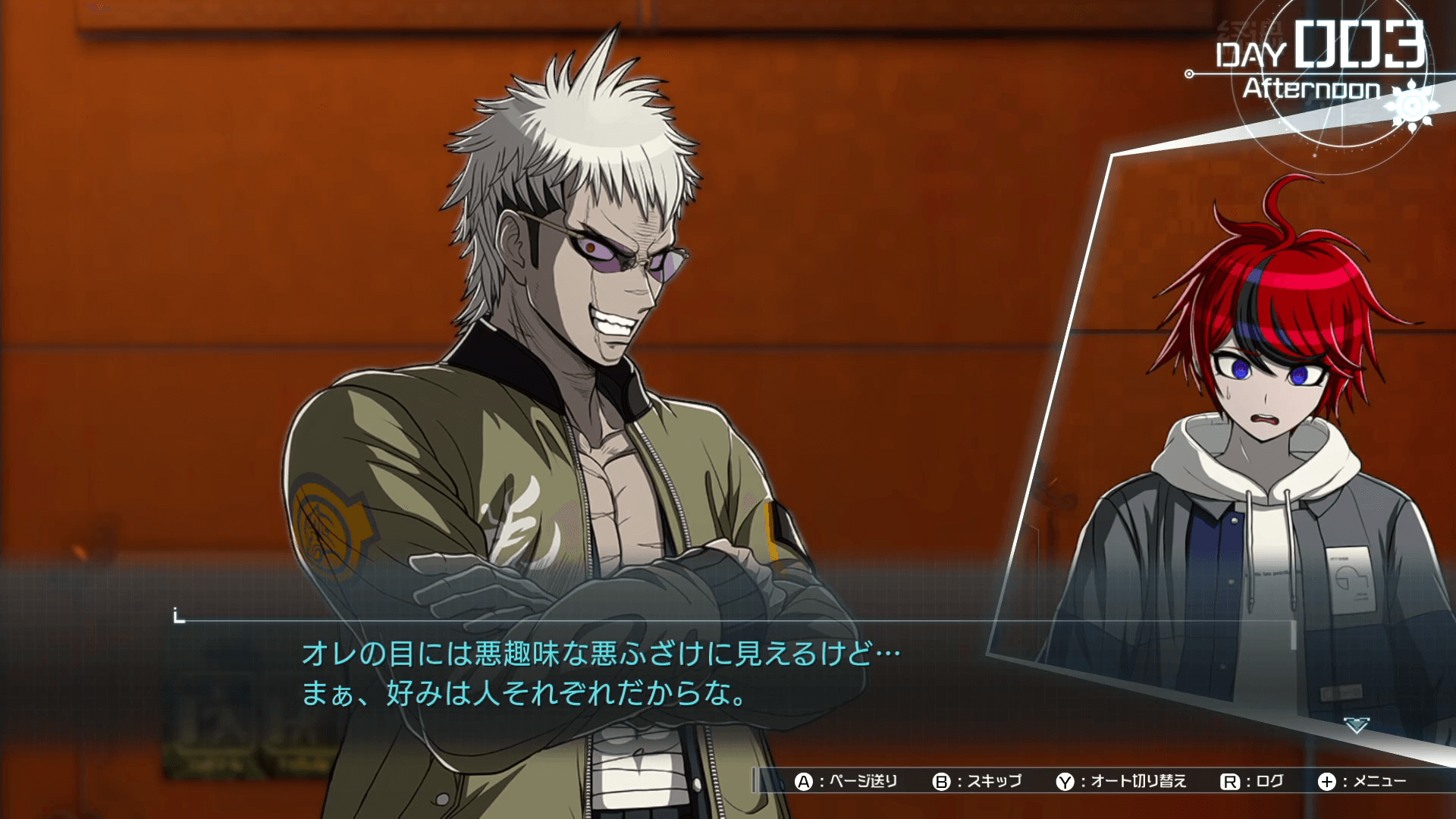Click the dialogue advance arrow indicator
The height and width of the screenshot is (819, 1456).
pyautogui.click(x=1357, y=726)
